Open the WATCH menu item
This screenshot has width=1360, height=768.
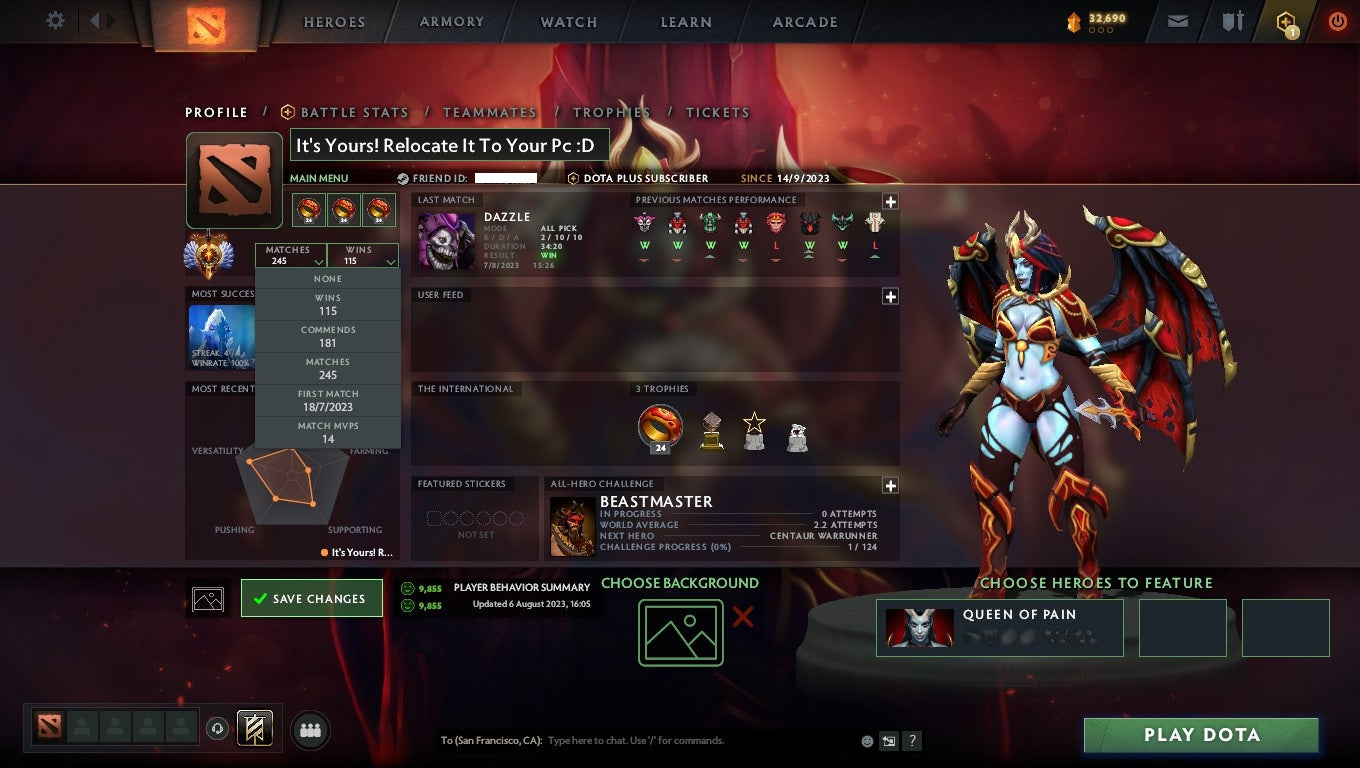point(567,21)
